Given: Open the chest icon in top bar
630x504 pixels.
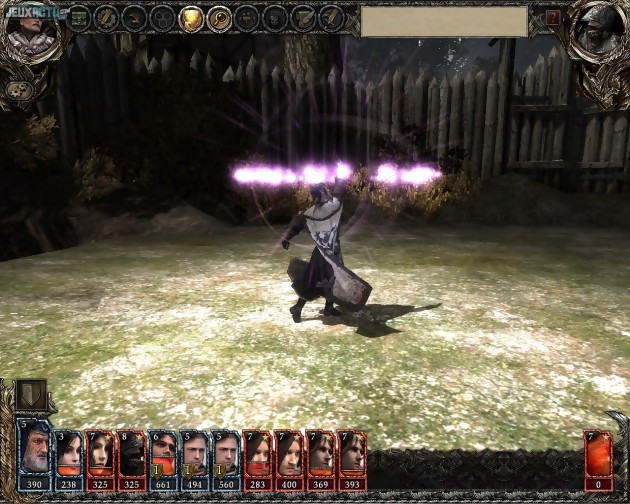Looking at the screenshot, I should pos(78,18).
